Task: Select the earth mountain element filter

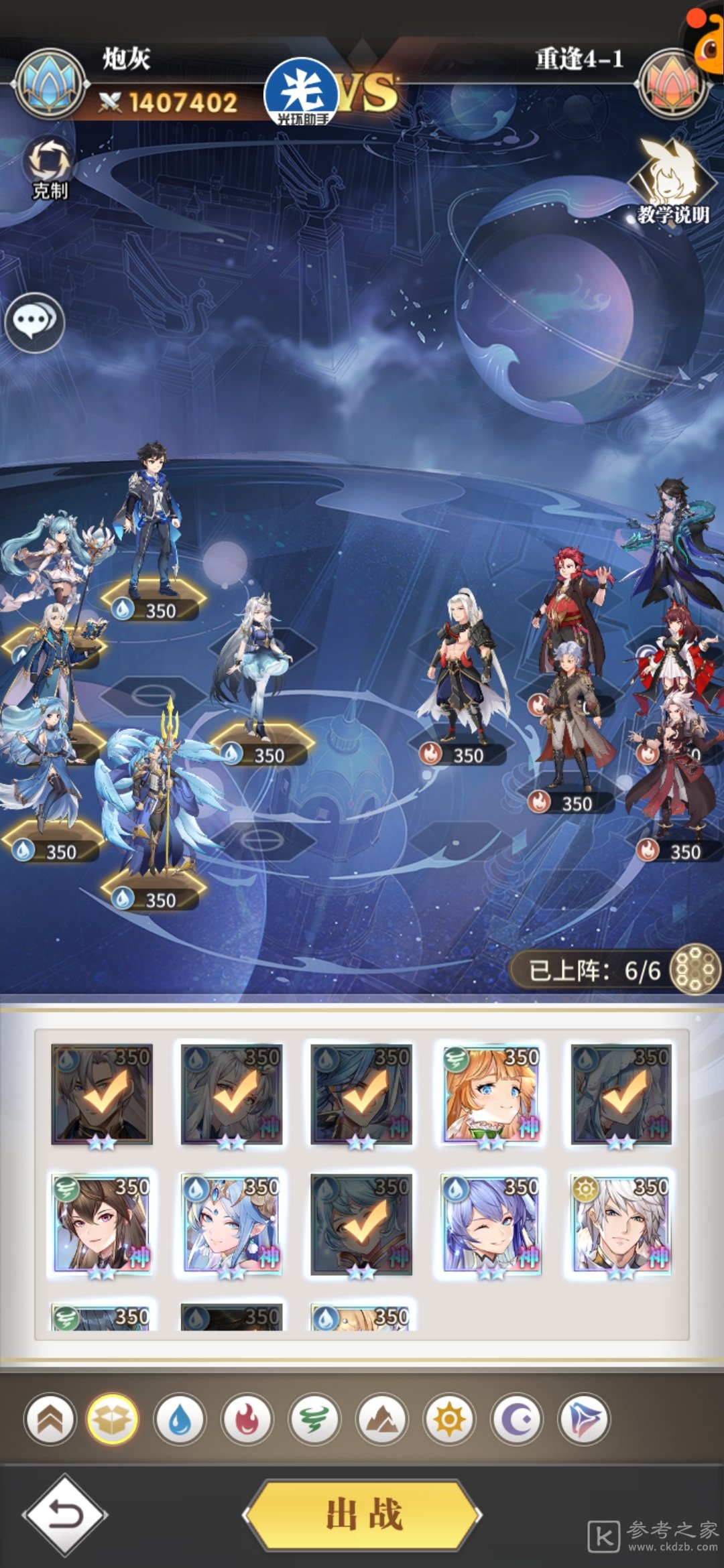Action: [382, 1419]
